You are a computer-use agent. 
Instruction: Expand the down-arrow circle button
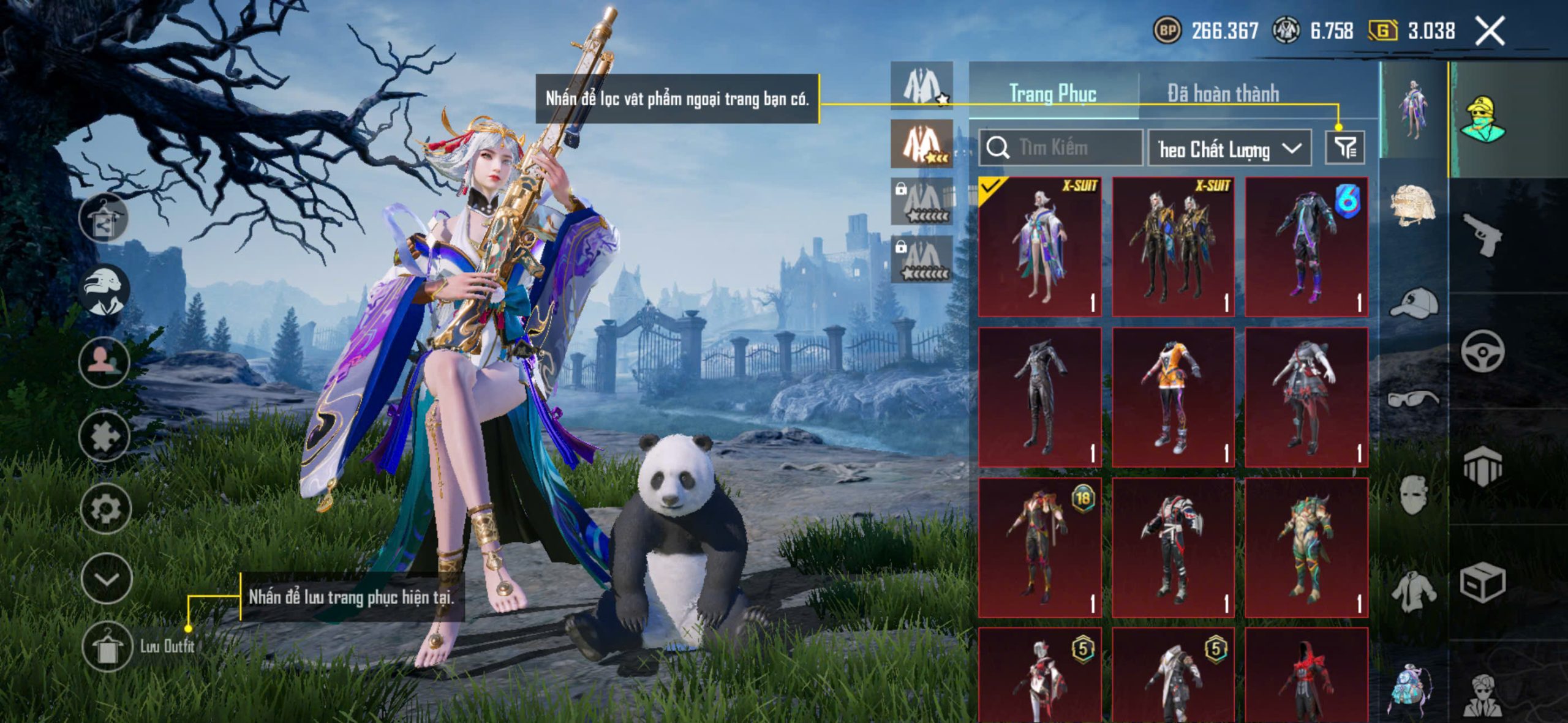[106, 579]
